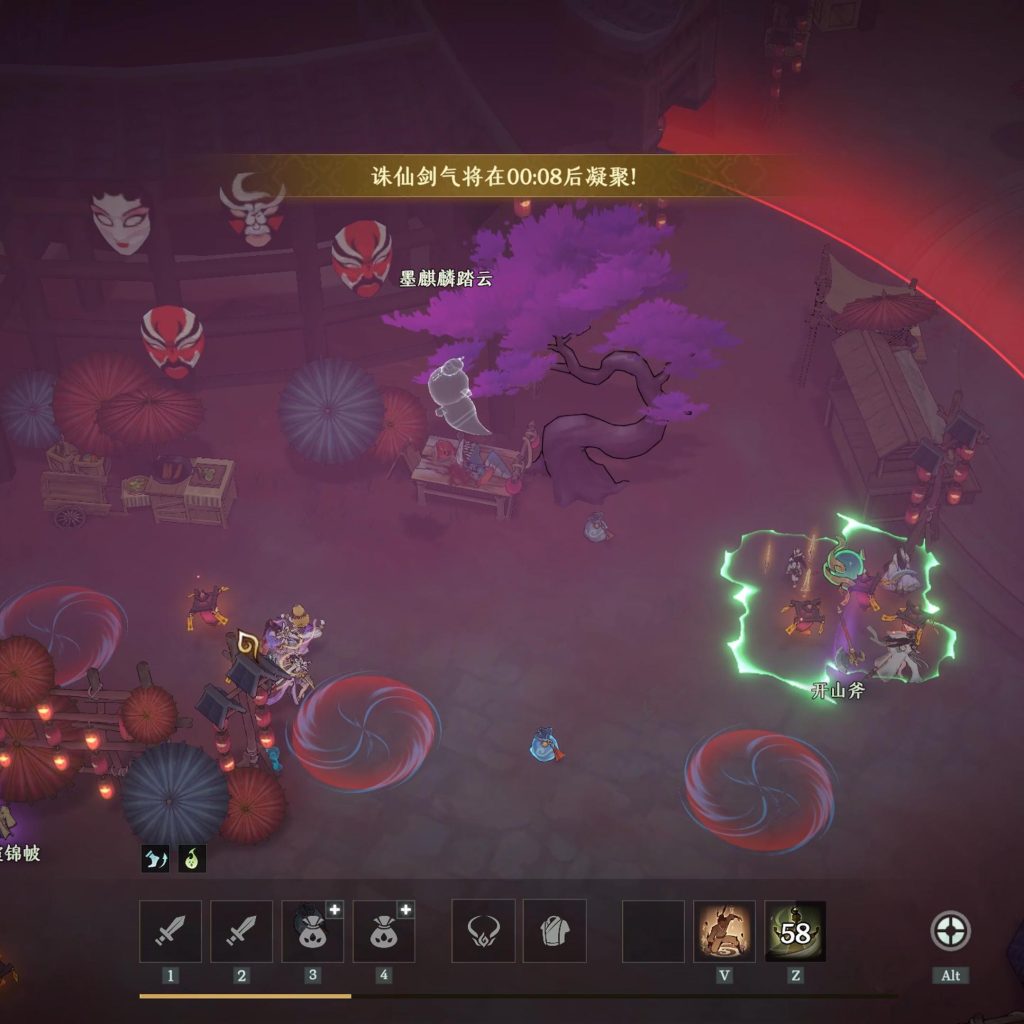Activate the V skill with the leaping figure
This screenshot has width=1024, height=1024.
(x=724, y=931)
